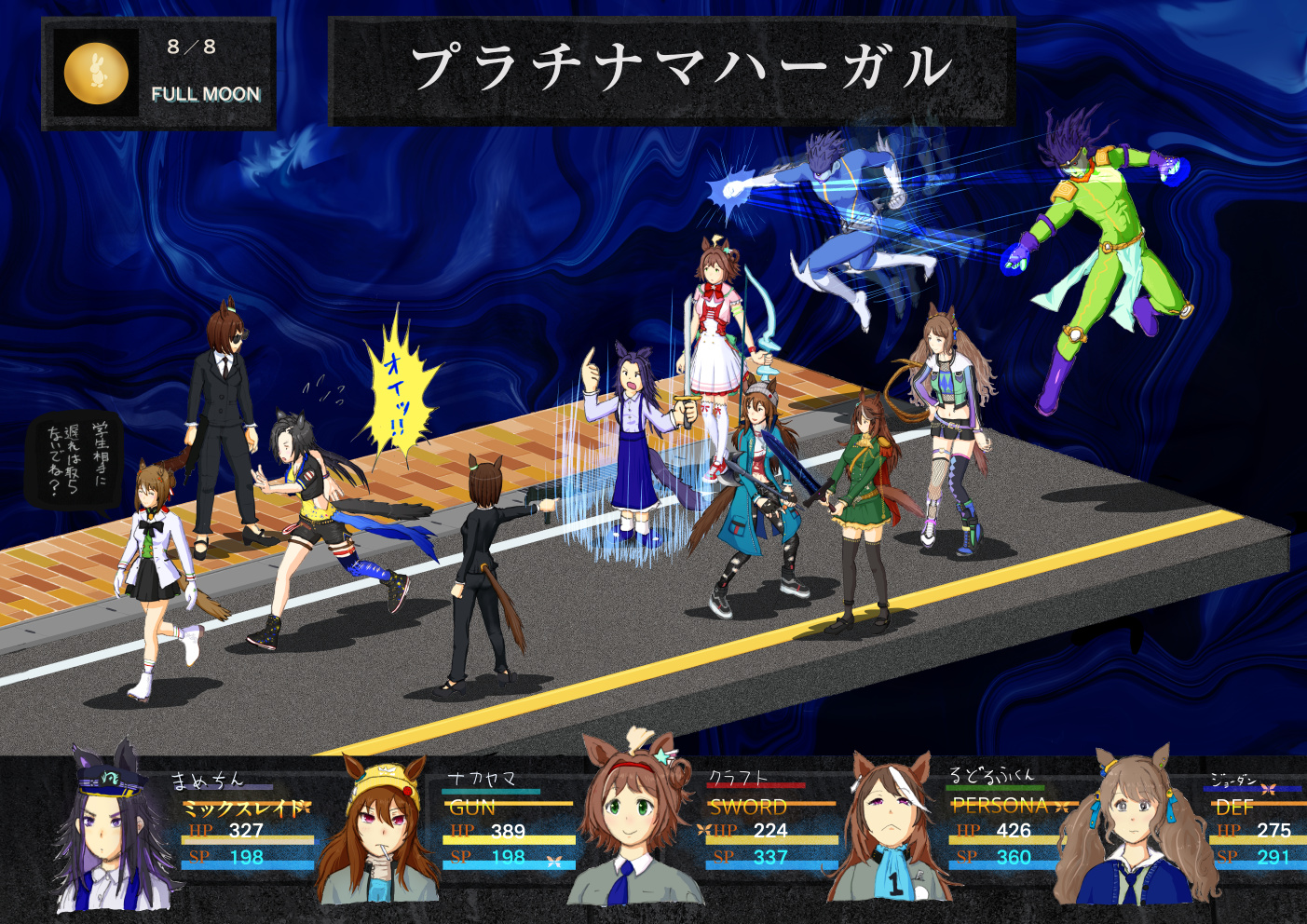The height and width of the screenshot is (924, 1307).
Task: Click the golden full moon rabbit icon
Action: (96, 73)
